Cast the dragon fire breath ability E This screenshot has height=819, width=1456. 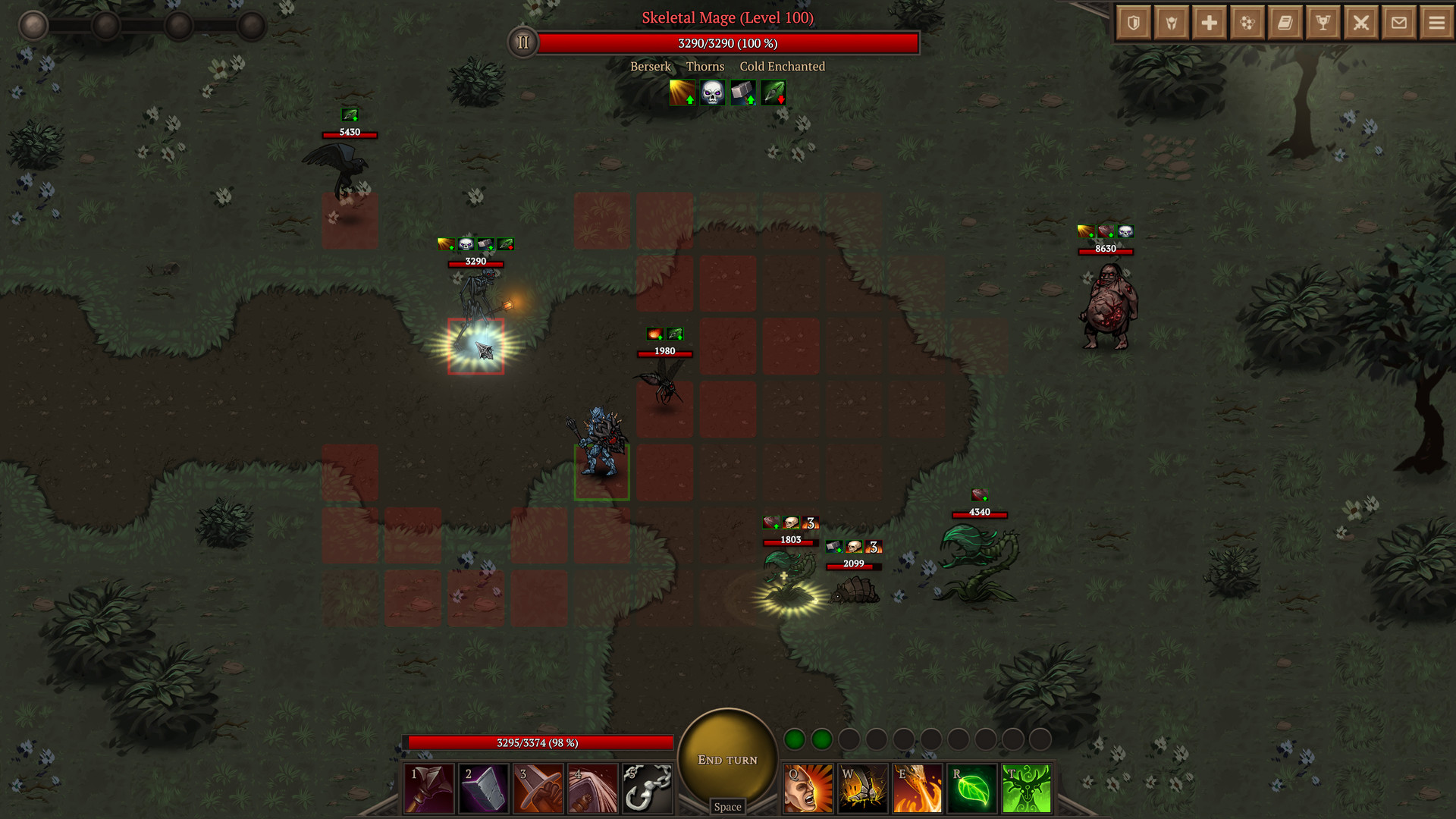click(x=918, y=789)
